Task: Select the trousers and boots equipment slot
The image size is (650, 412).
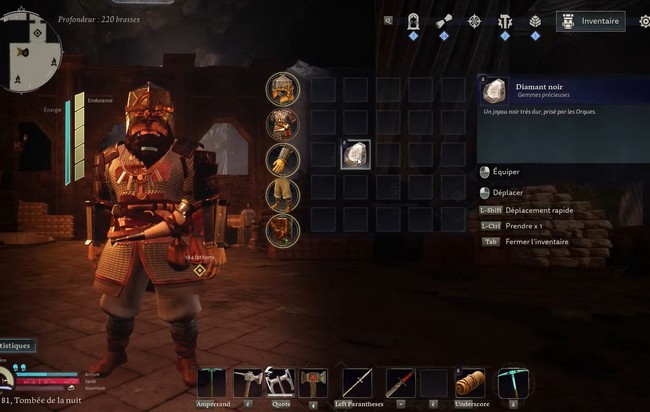Action: point(283,195)
